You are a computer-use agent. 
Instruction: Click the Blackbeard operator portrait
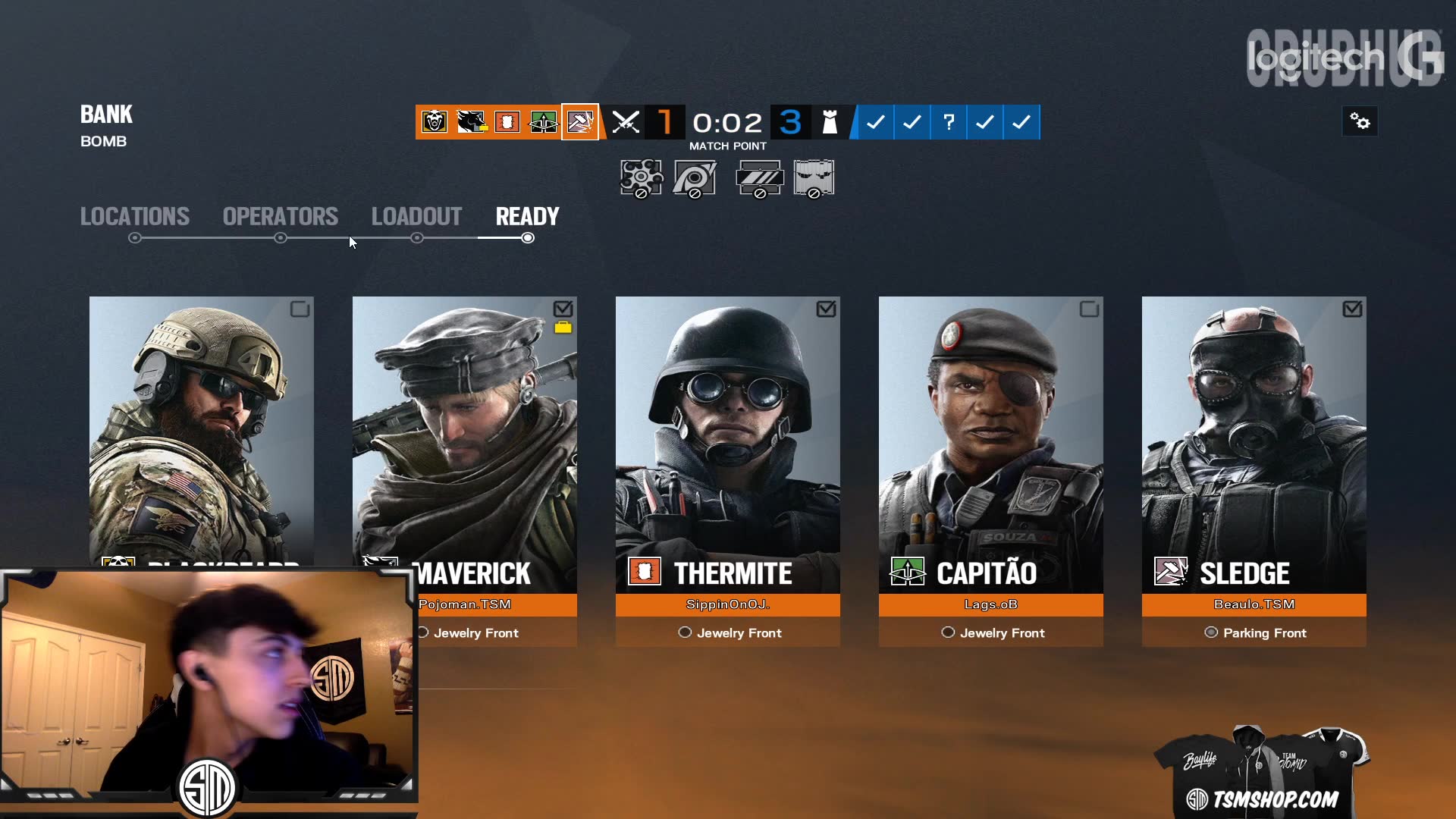(201, 425)
